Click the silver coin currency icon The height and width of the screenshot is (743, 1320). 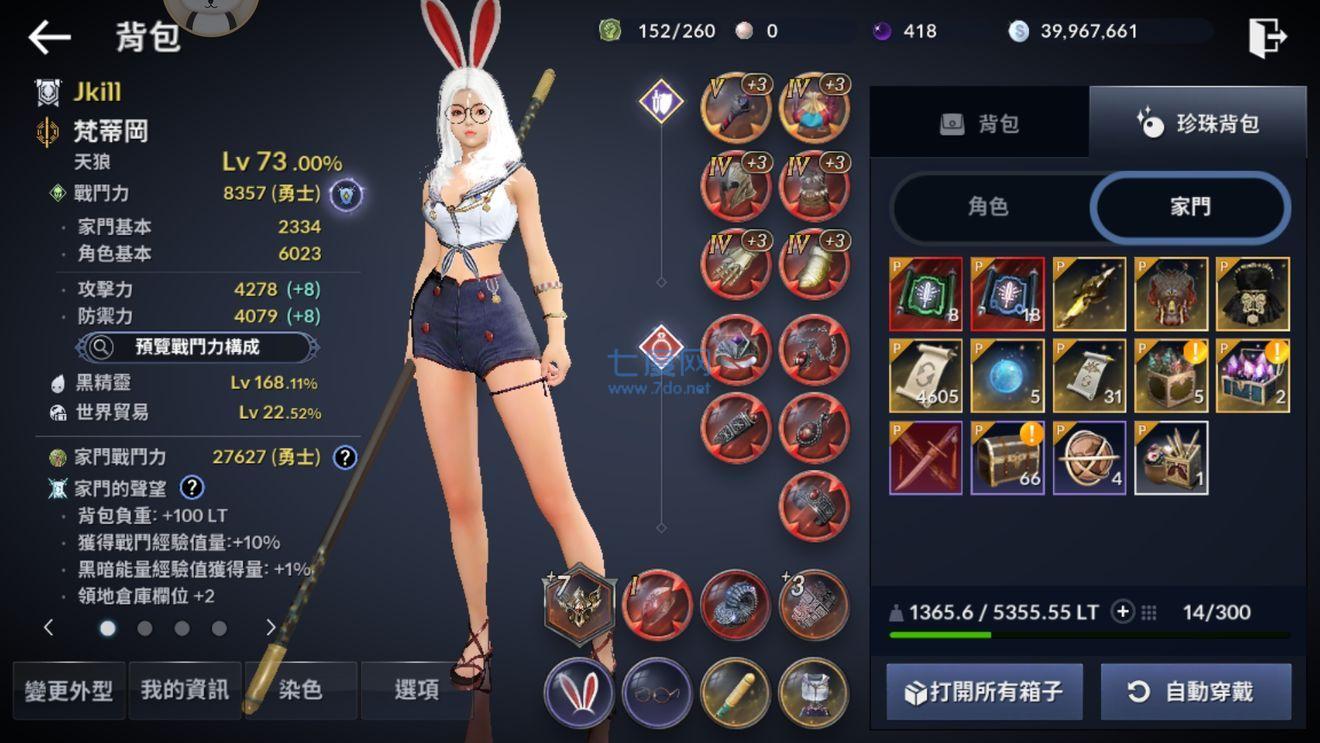[x=1019, y=31]
